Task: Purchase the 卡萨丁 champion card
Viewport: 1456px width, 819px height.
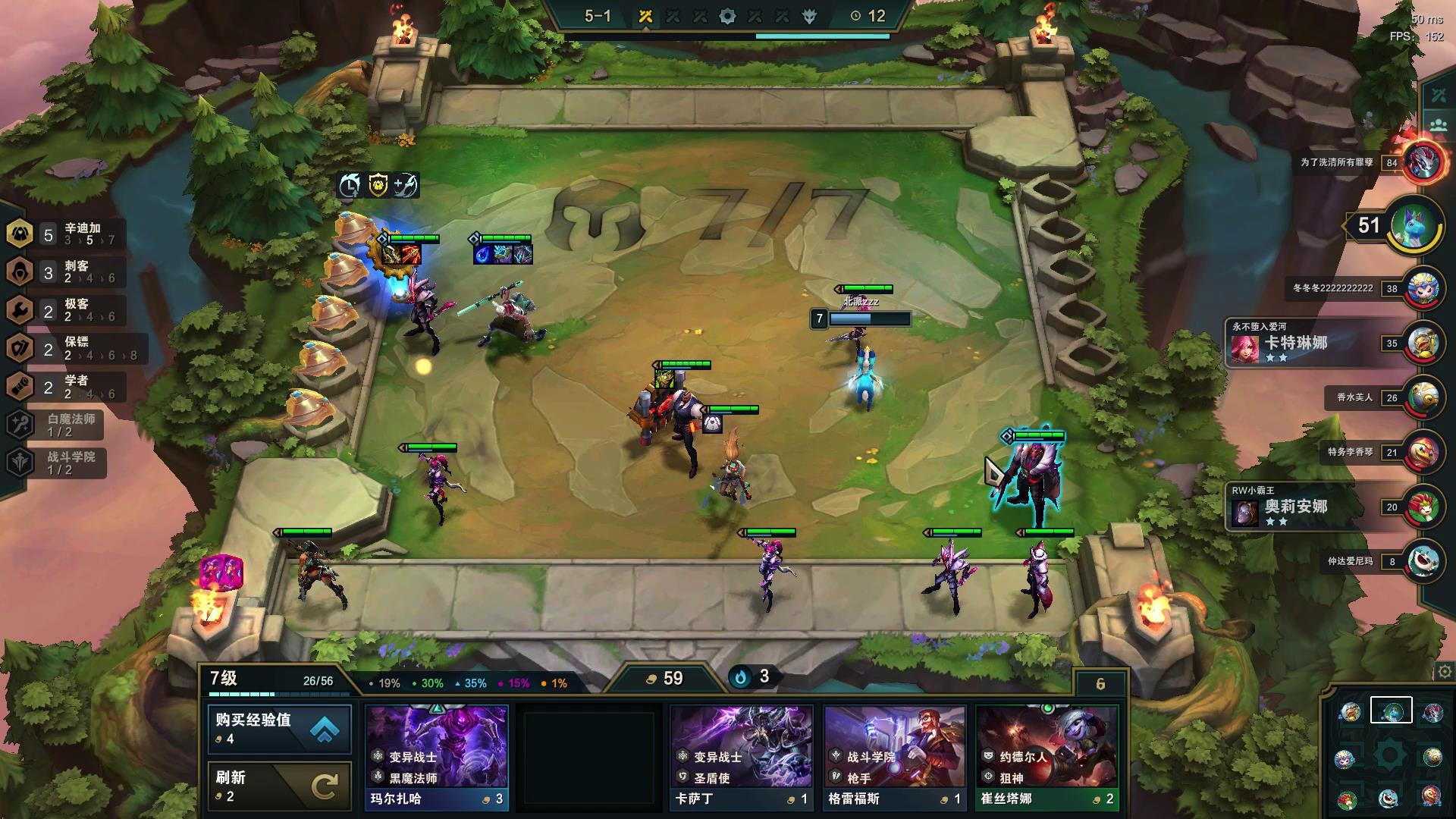Action: 741,756
